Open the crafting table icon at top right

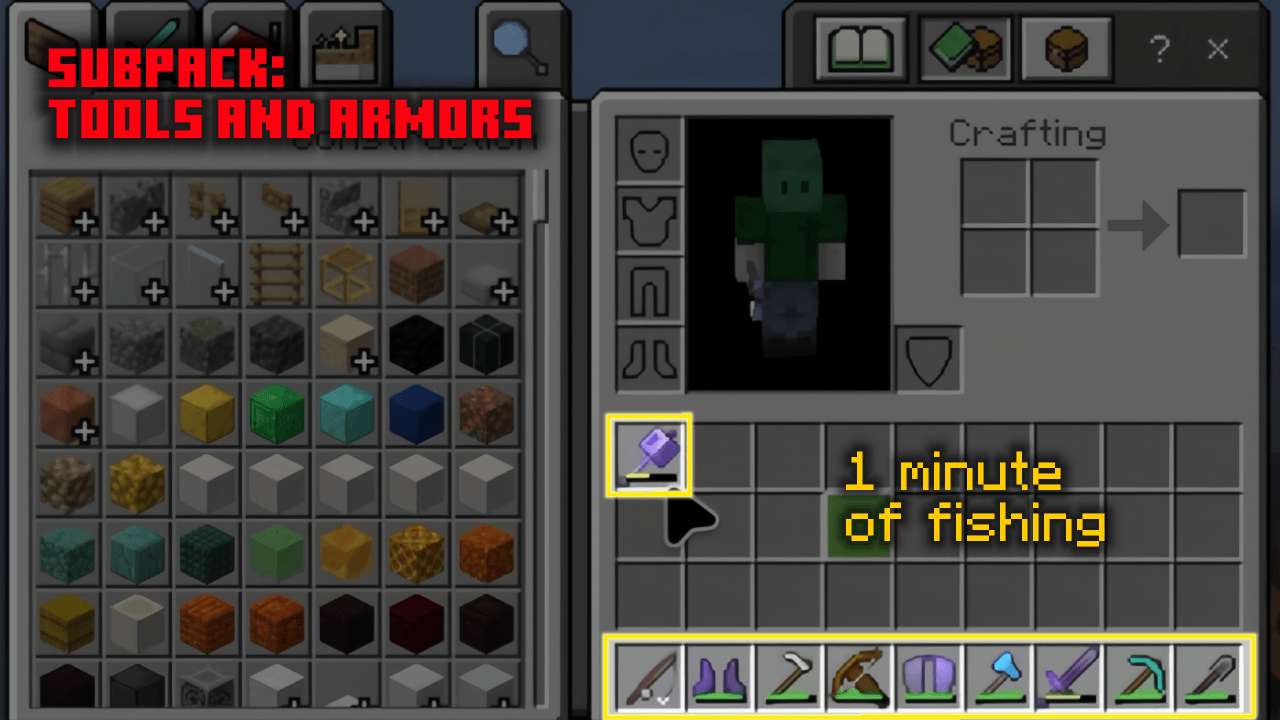1066,47
